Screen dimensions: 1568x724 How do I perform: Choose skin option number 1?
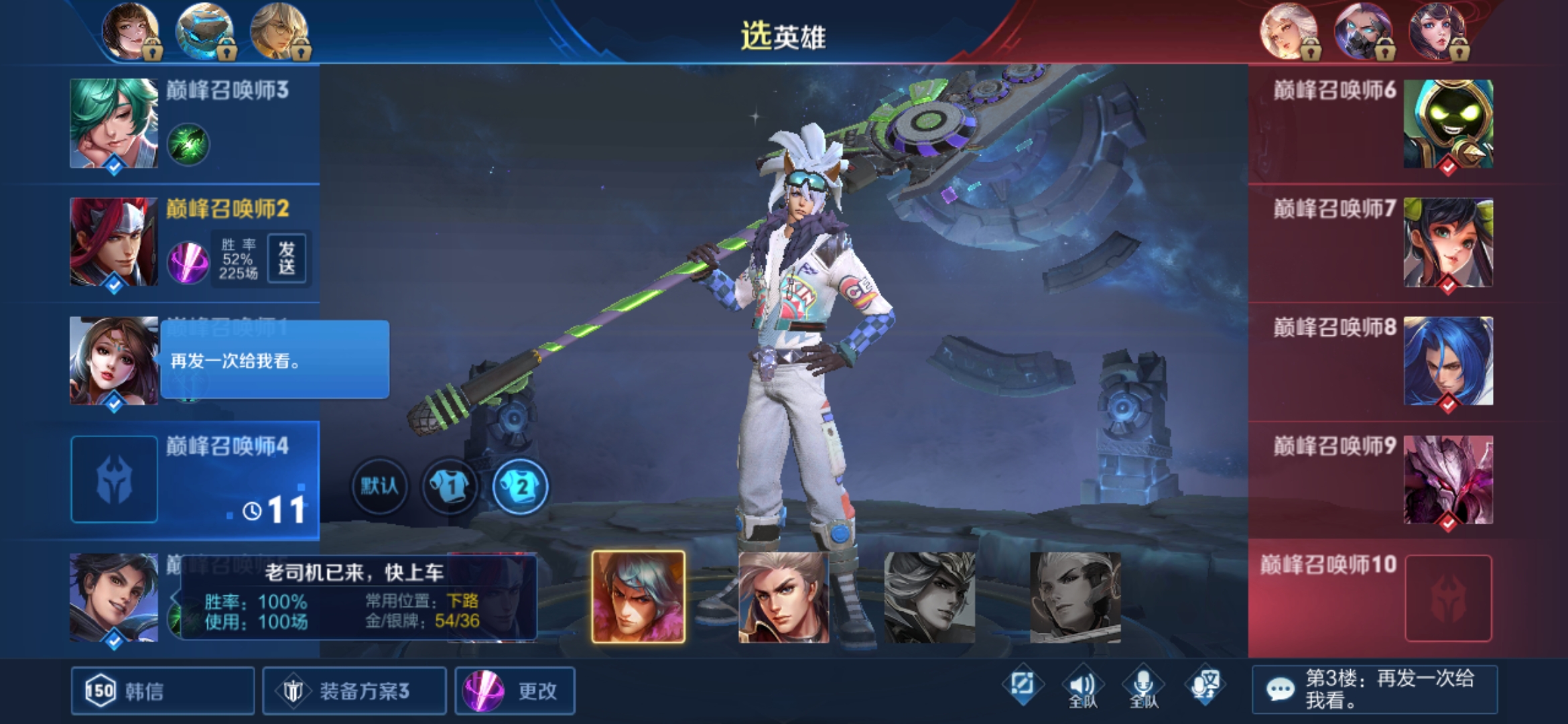coord(450,485)
